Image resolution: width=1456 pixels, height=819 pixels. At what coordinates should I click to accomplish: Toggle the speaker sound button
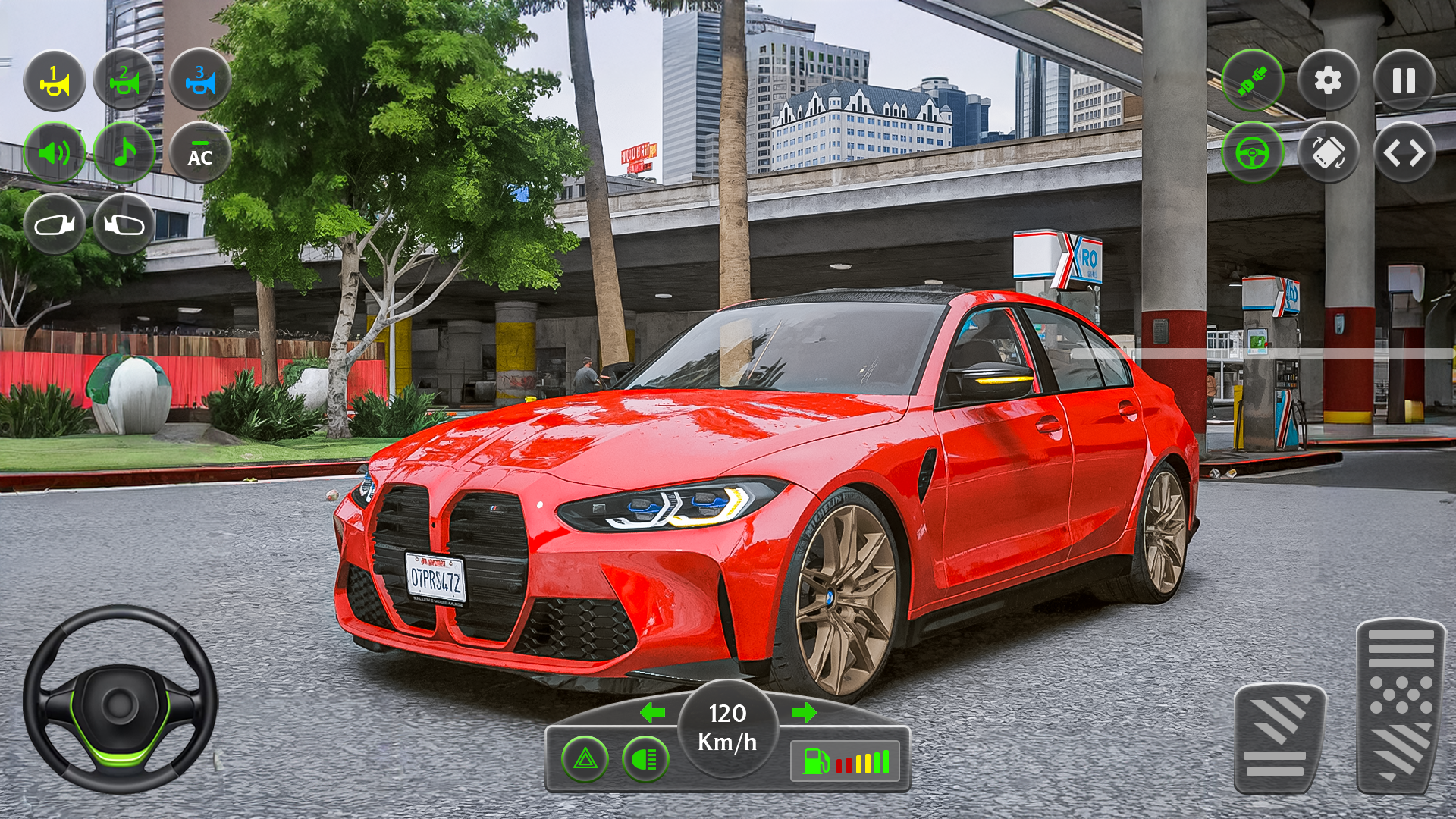pyautogui.click(x=54, y=152)
